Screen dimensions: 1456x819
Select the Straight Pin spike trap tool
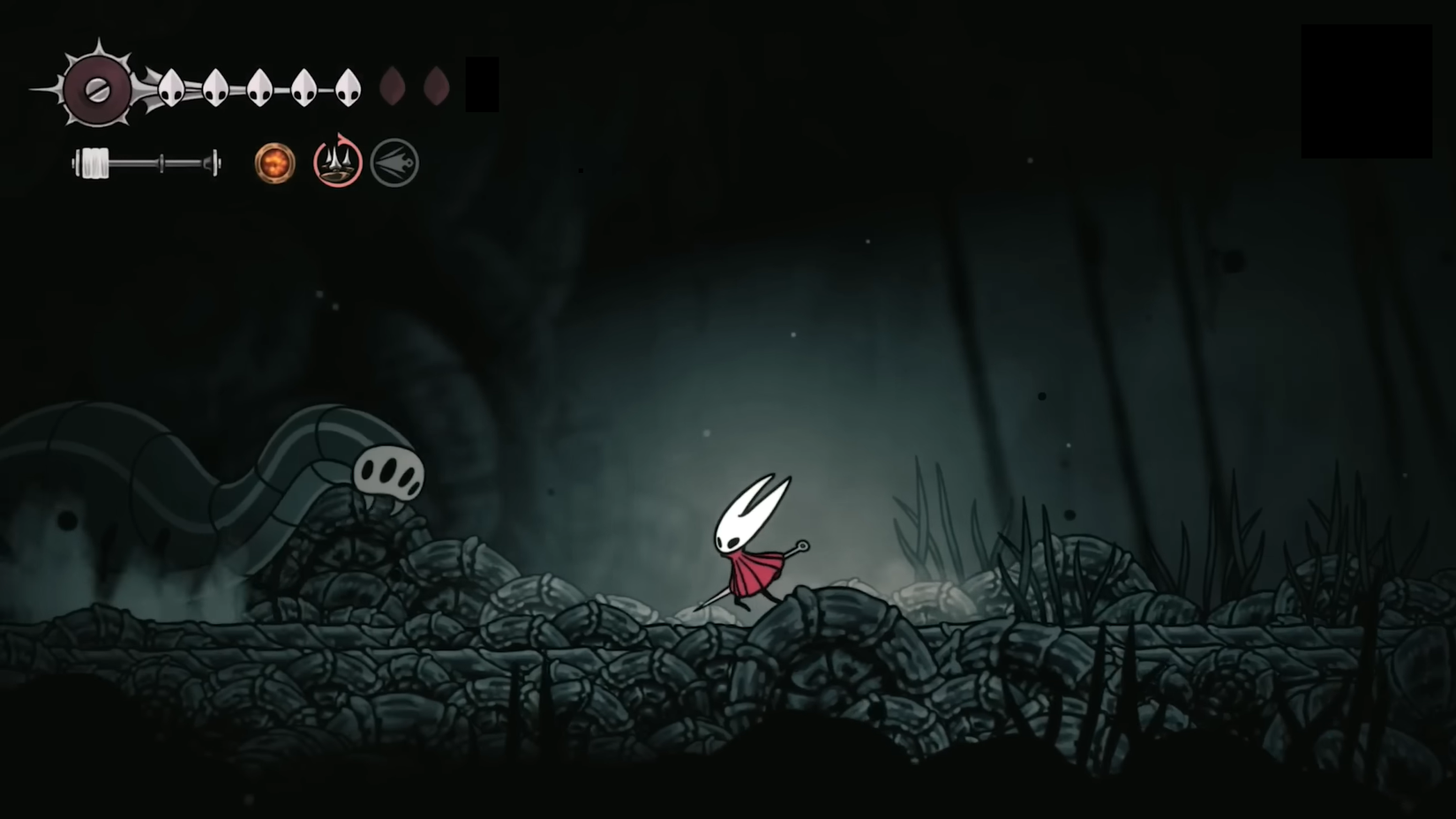point(336,162)
